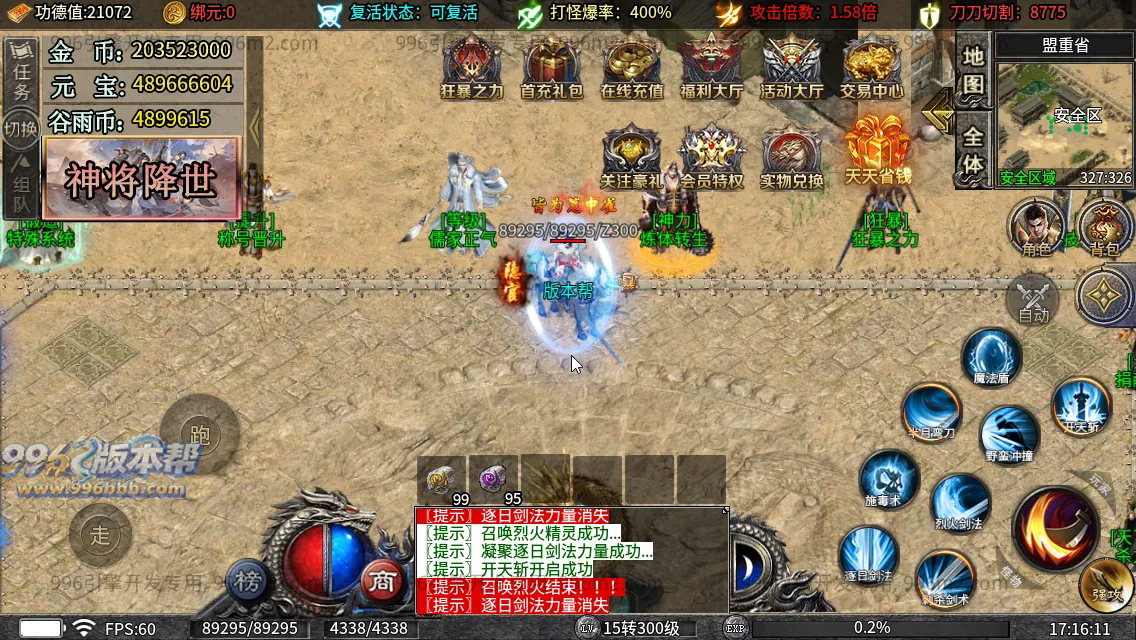Click the 神将降世 event banner
Viewport: 1136px width, 640px height.
pos(141,179)
